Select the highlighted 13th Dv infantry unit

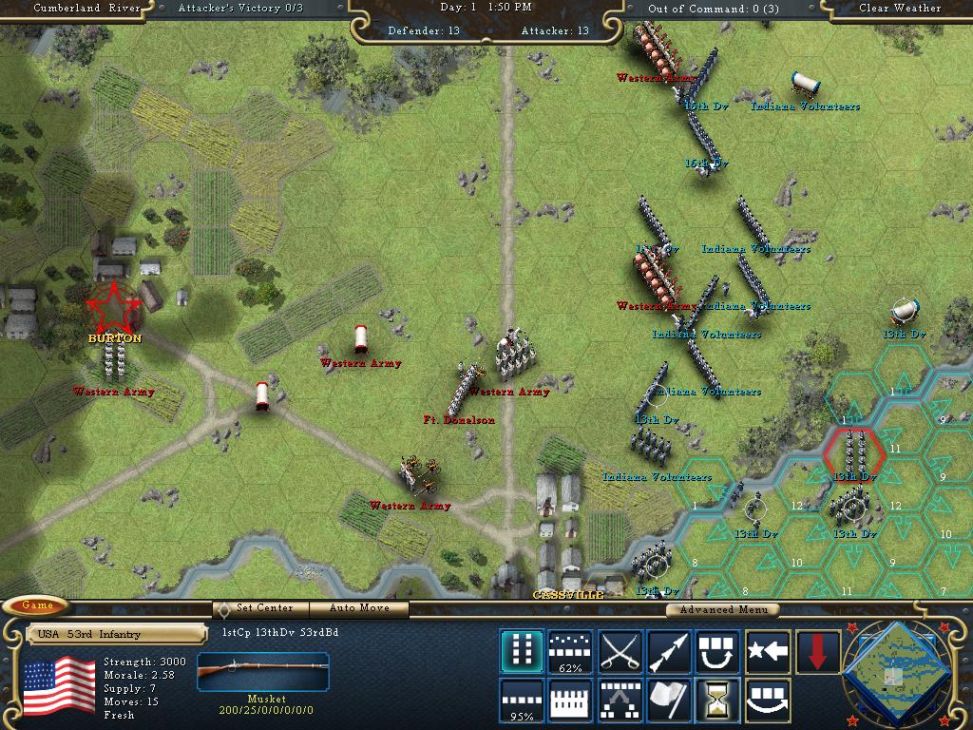point(852,451)
